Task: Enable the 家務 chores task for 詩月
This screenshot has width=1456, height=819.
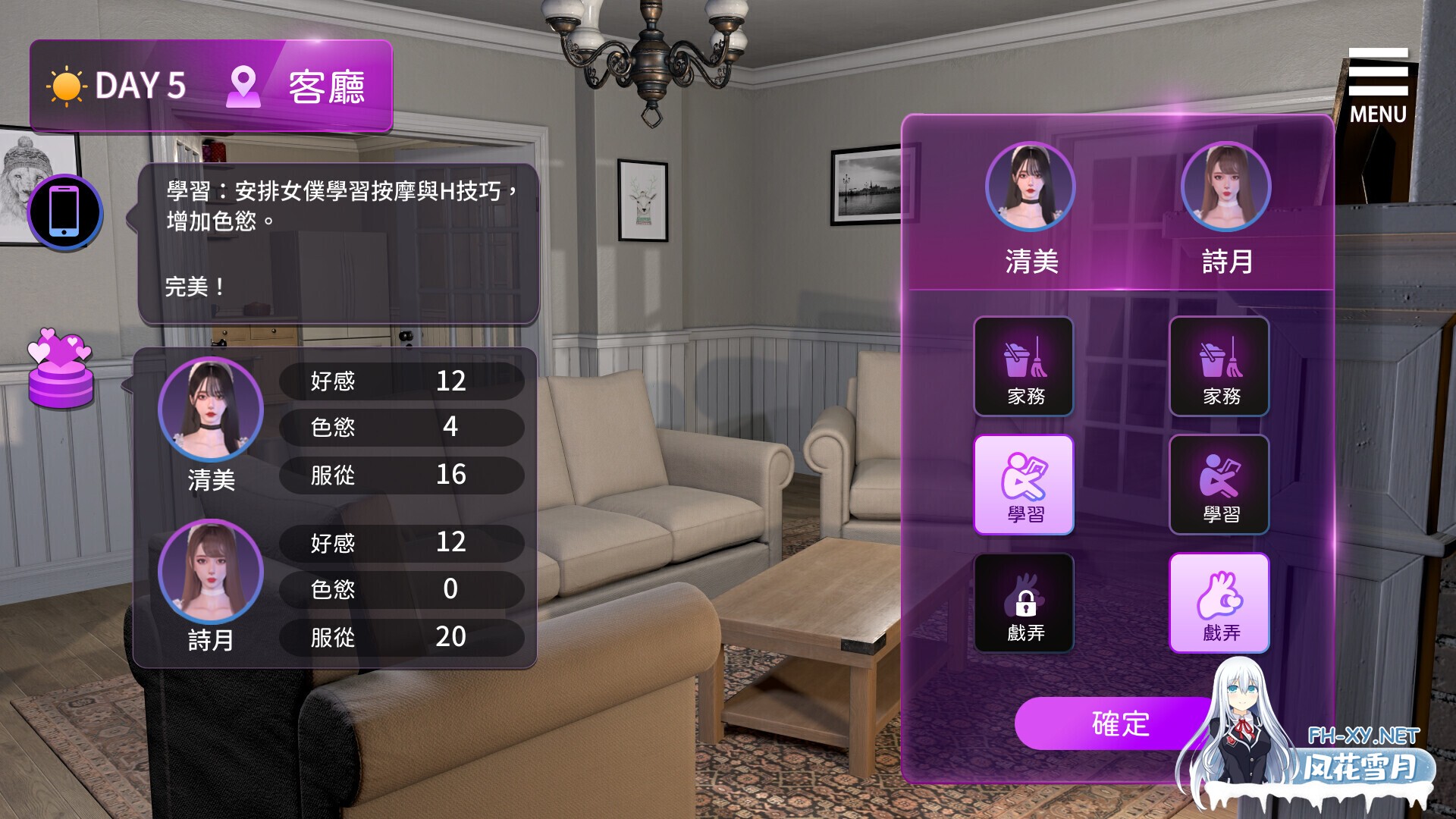Action: (x=1219, y=367)
